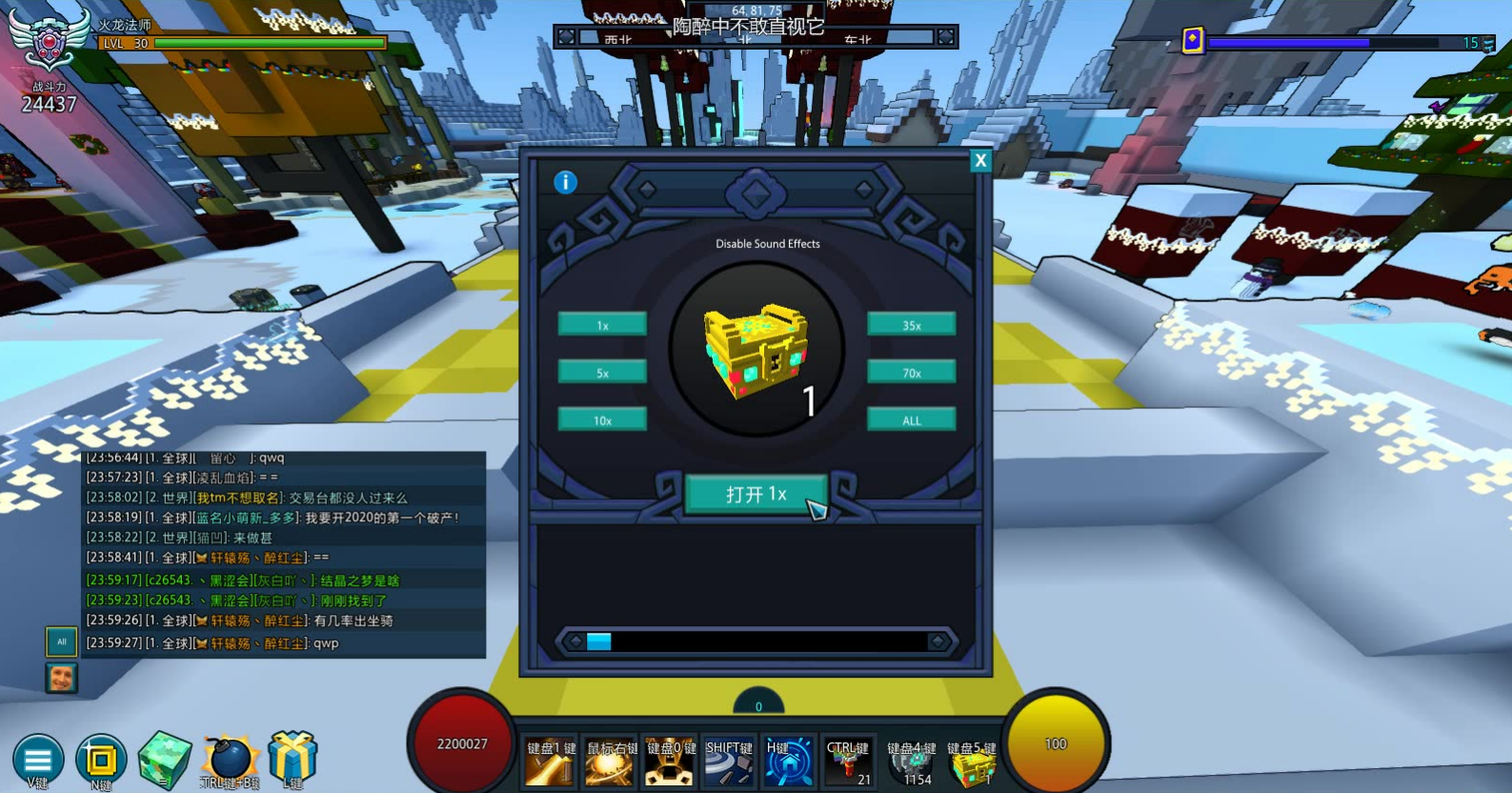Activate the golden sword attack skill

click(550, 763)
